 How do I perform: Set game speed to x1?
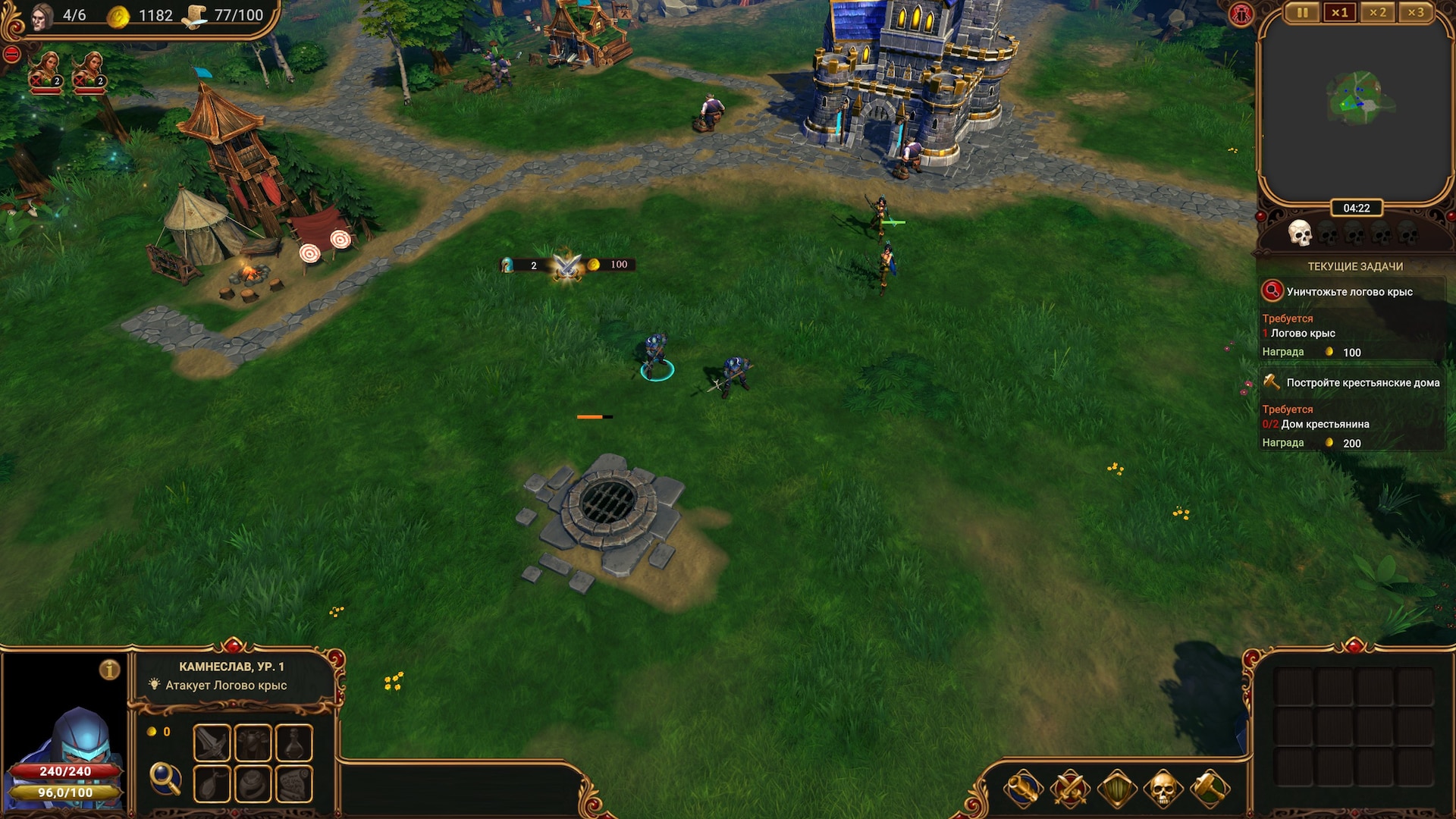point(1340,13)
